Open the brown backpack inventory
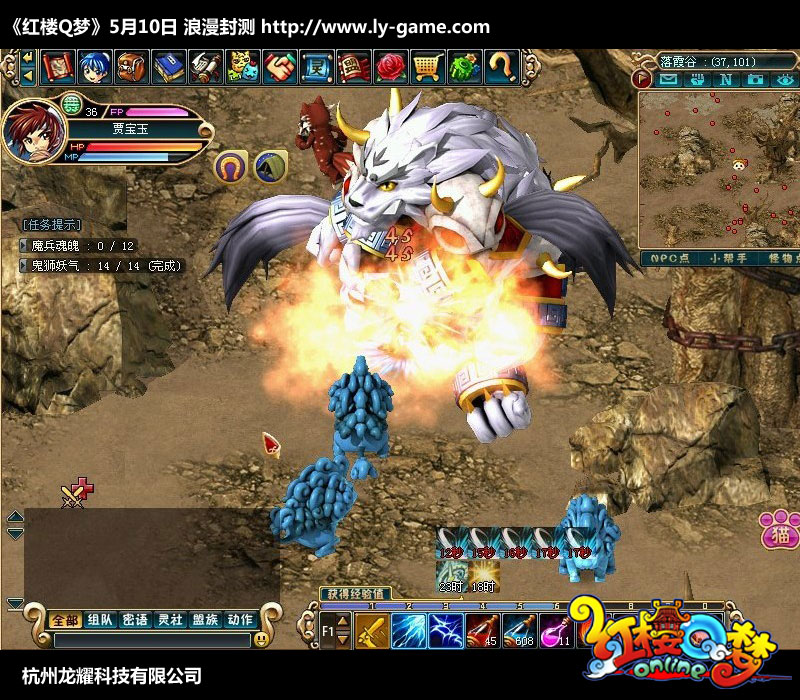Viewport: 800px width, 700px height. coord(132,67)
